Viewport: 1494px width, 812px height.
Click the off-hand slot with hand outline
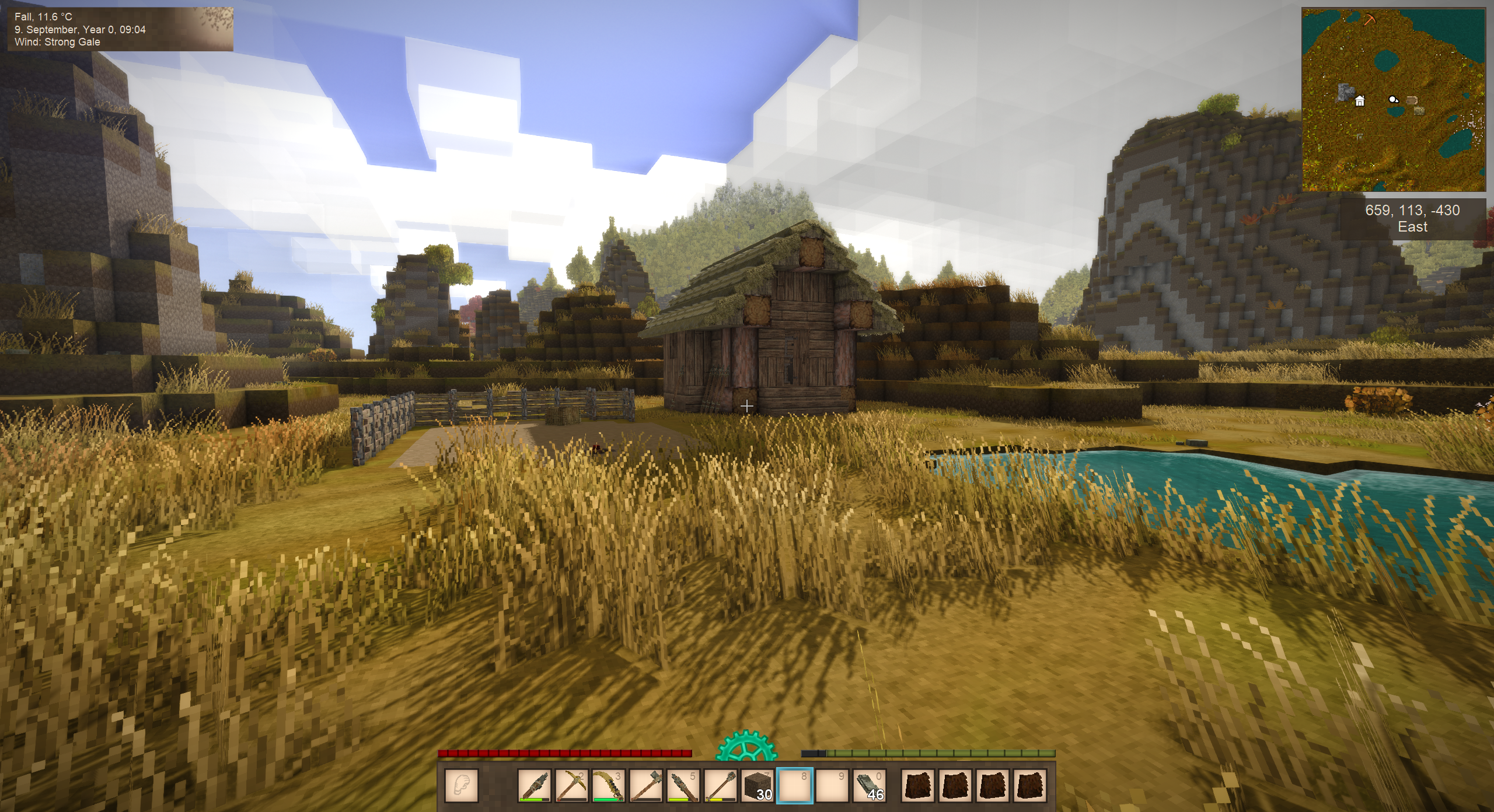pos(462,785)
